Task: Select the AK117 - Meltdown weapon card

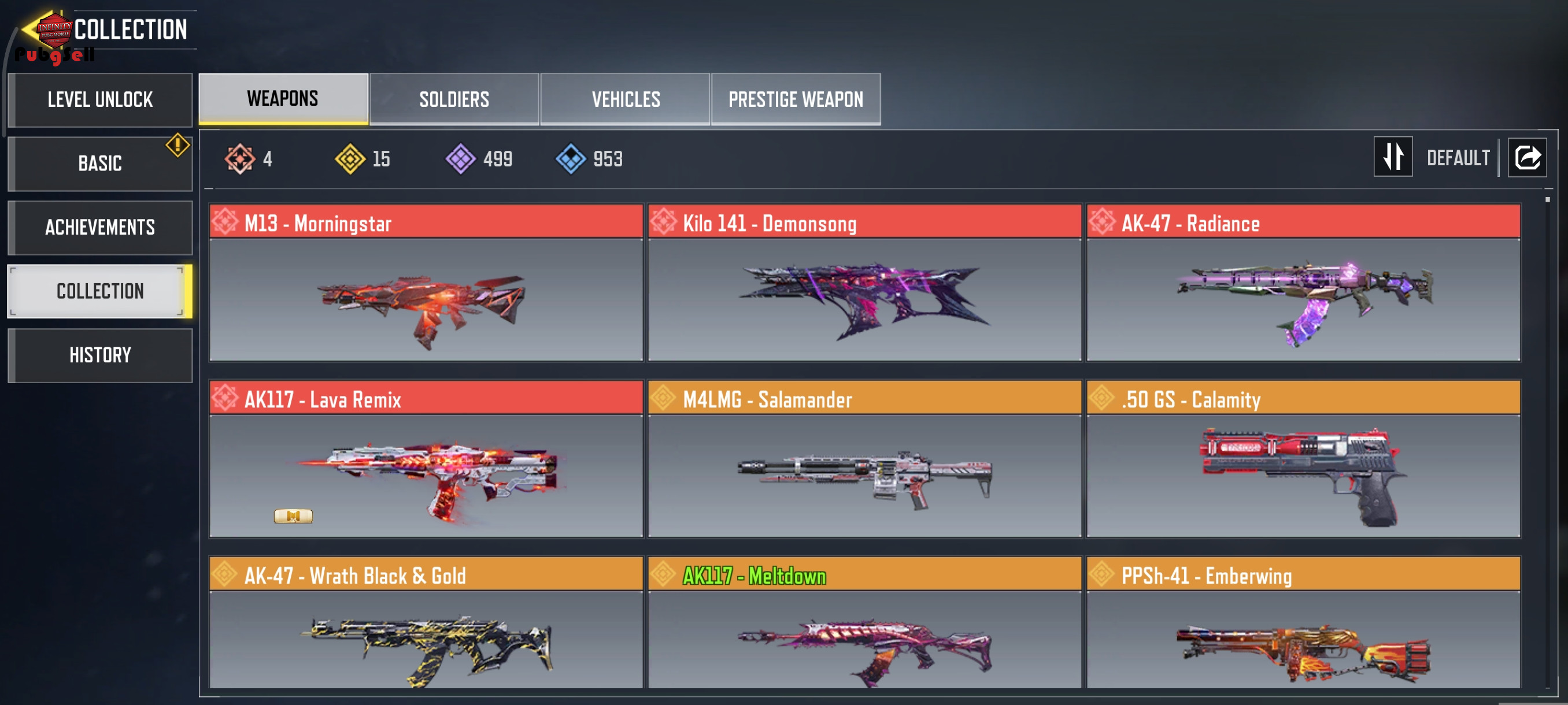Action: (x=864, y=624)
